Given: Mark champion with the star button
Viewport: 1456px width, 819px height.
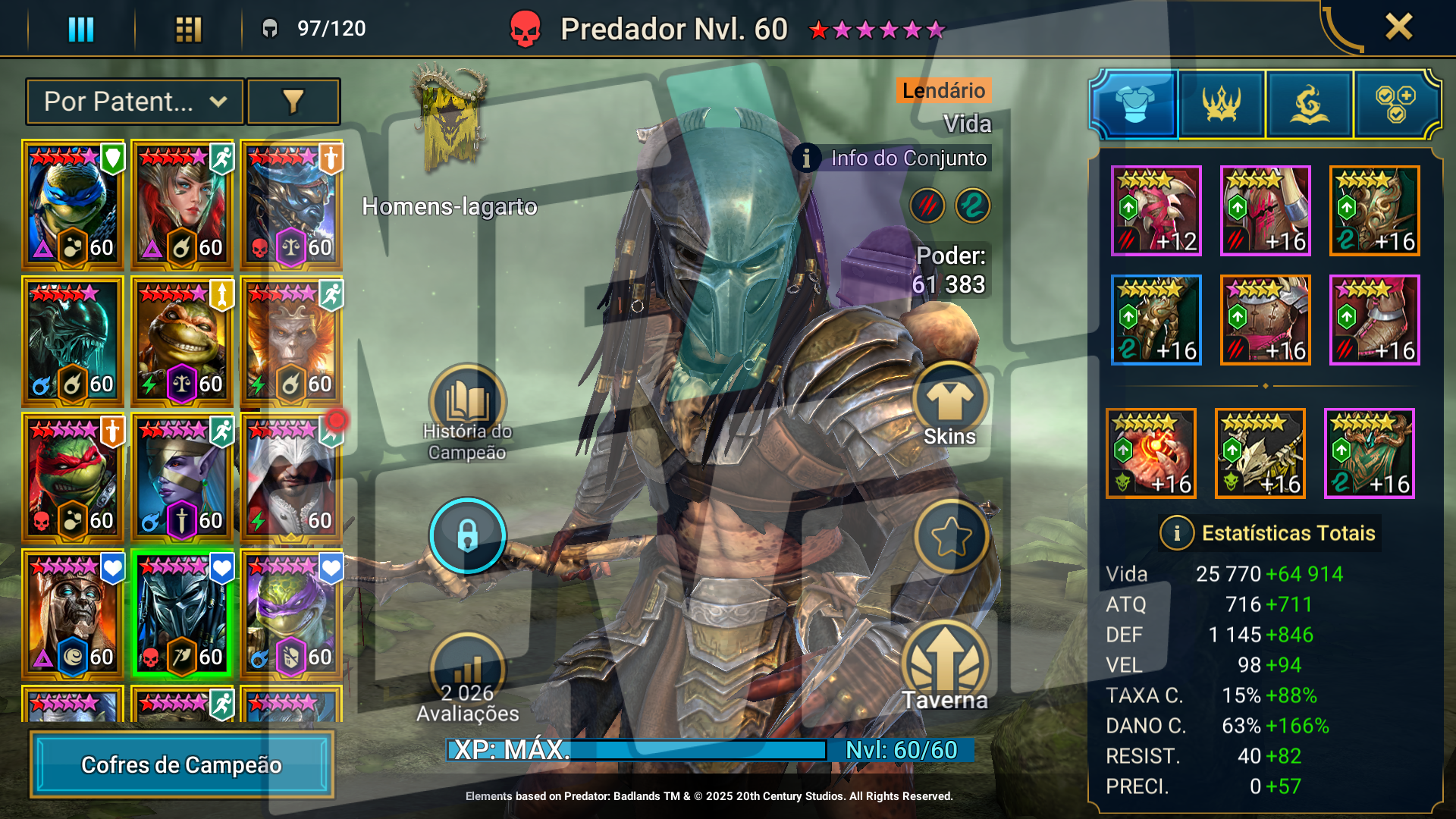Looking at the screenshot, I should (x=951, y=537).
